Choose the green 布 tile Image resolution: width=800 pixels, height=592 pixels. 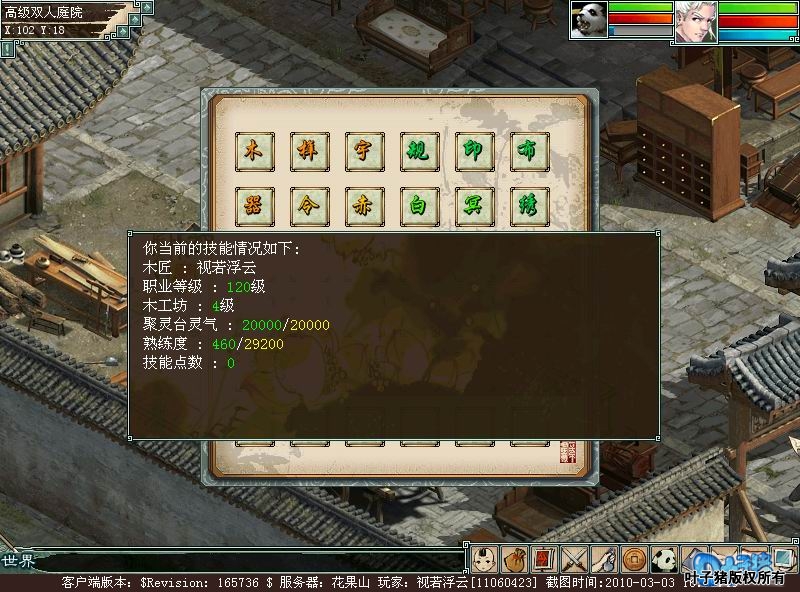[x=528, y=150]
